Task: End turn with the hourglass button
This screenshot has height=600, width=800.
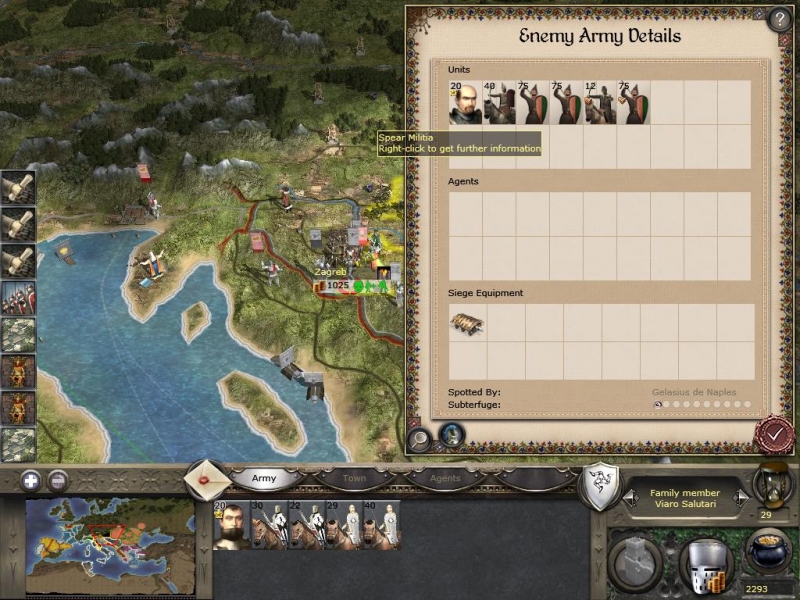Action: click(771, 483)
